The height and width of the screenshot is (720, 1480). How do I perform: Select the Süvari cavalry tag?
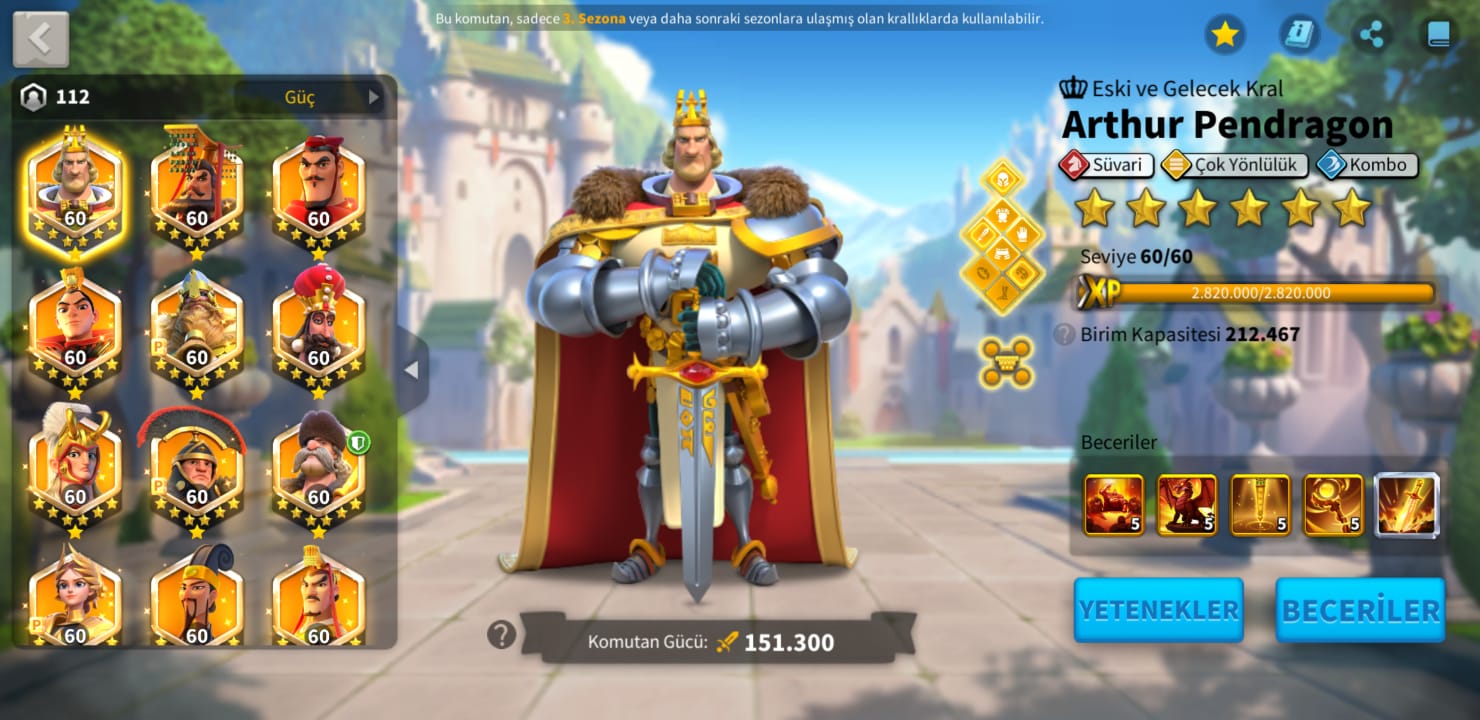click(1106, 165)
